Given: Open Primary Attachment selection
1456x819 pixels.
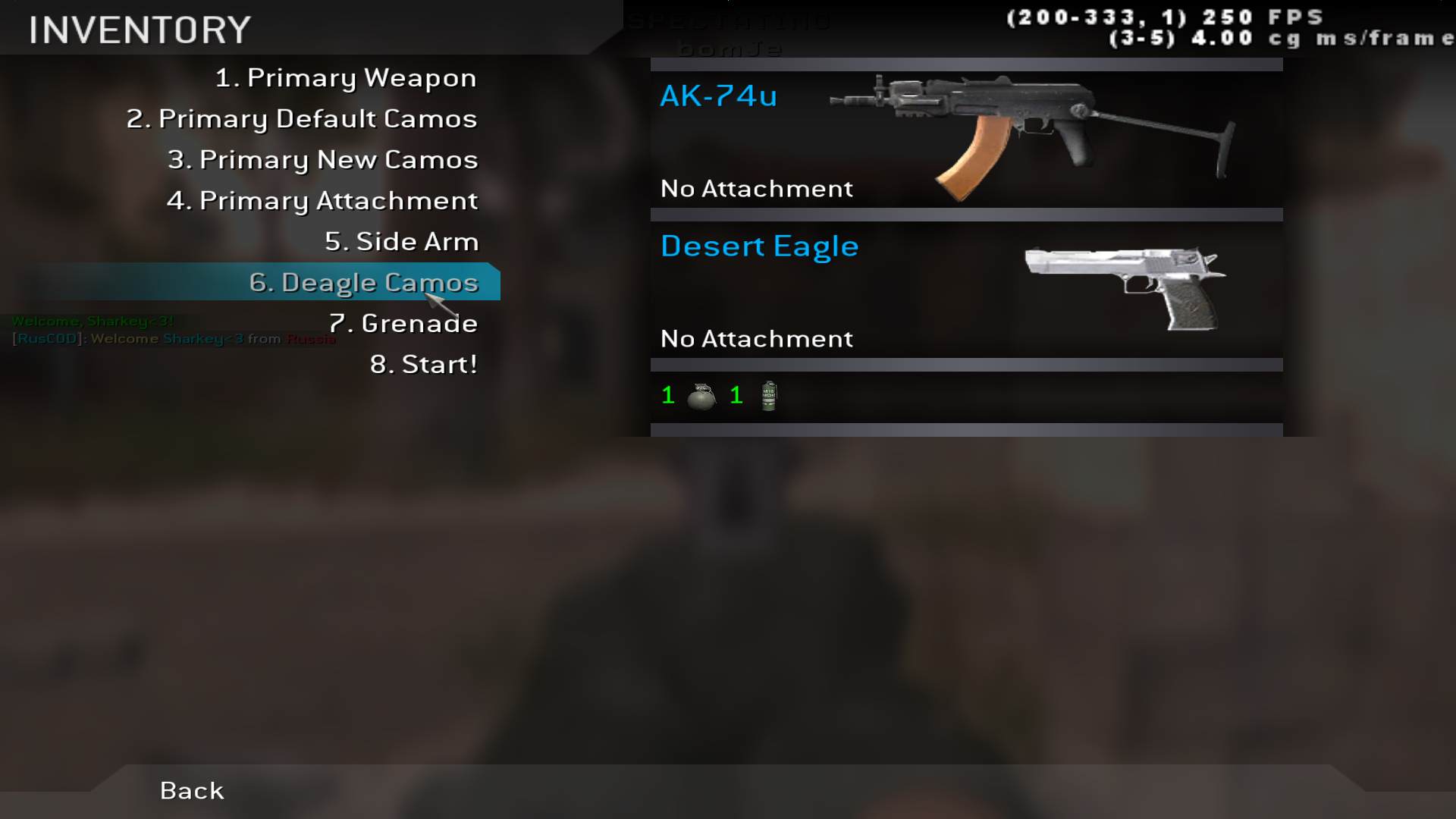Looking at the screenshot, I should pyautogui.click(x=322, y=201).
